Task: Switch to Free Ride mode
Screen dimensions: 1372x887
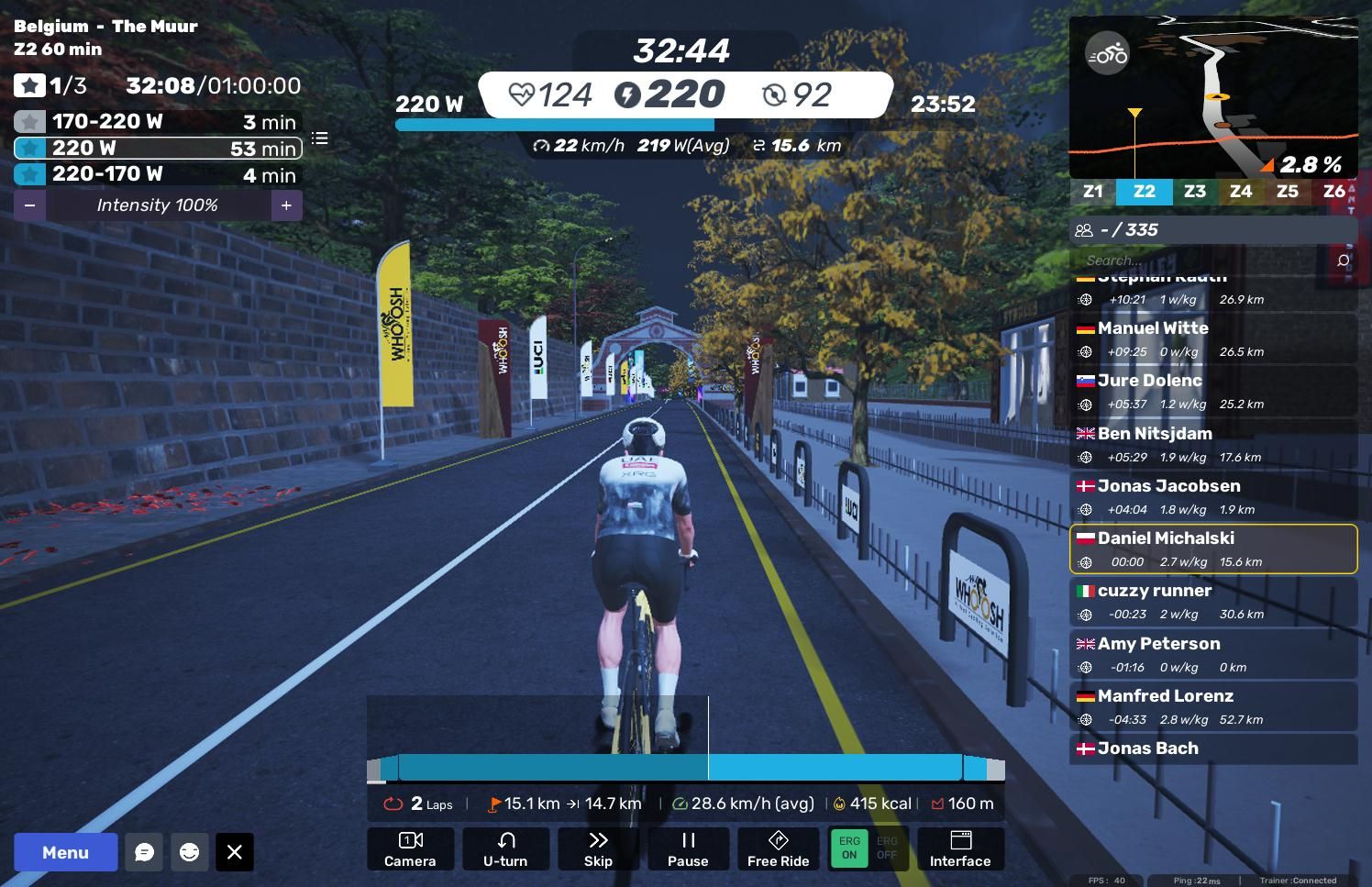Action: [778, 848]
